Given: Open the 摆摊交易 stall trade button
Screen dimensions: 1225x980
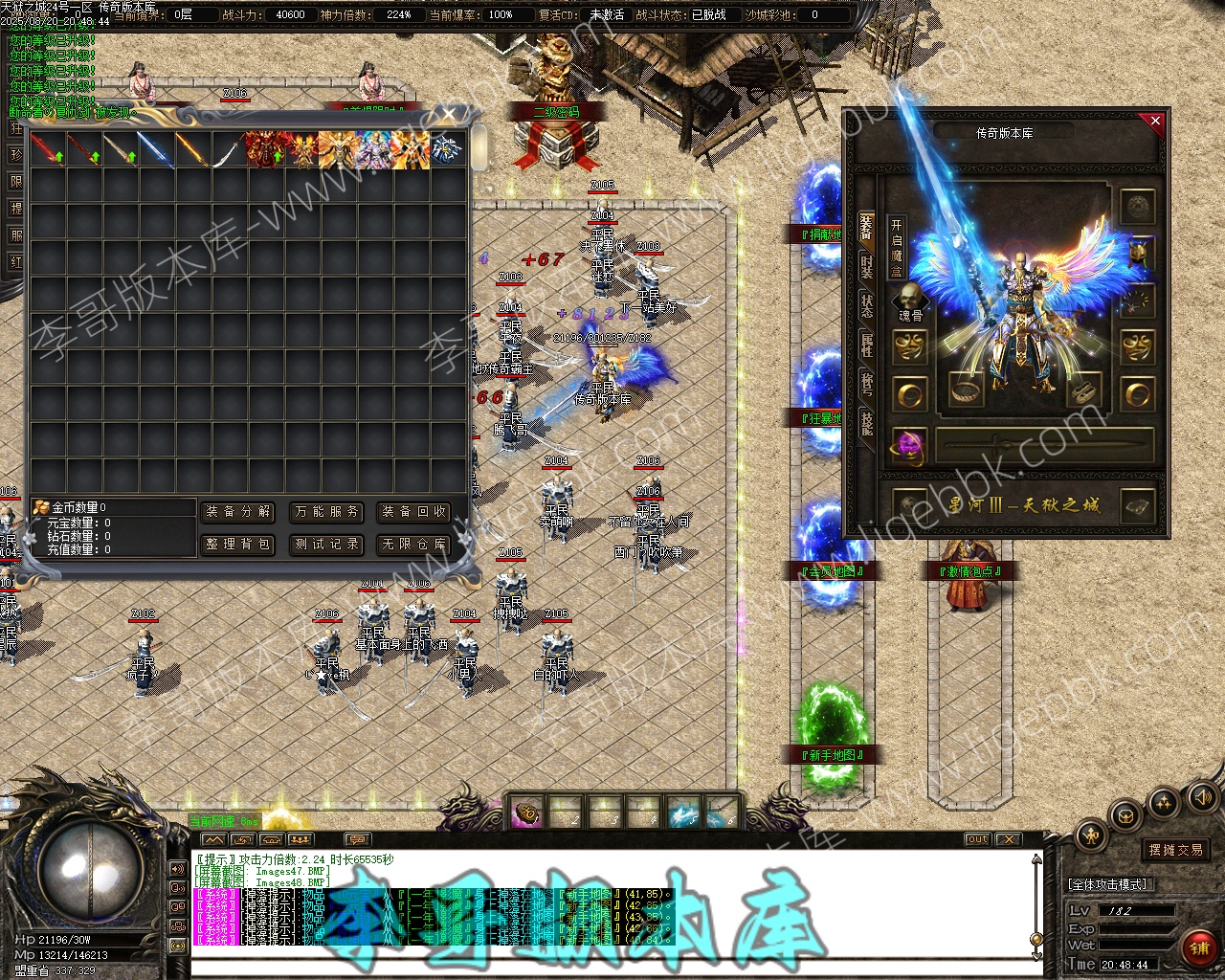Looking at the screenshot, I should [1176, 850].
